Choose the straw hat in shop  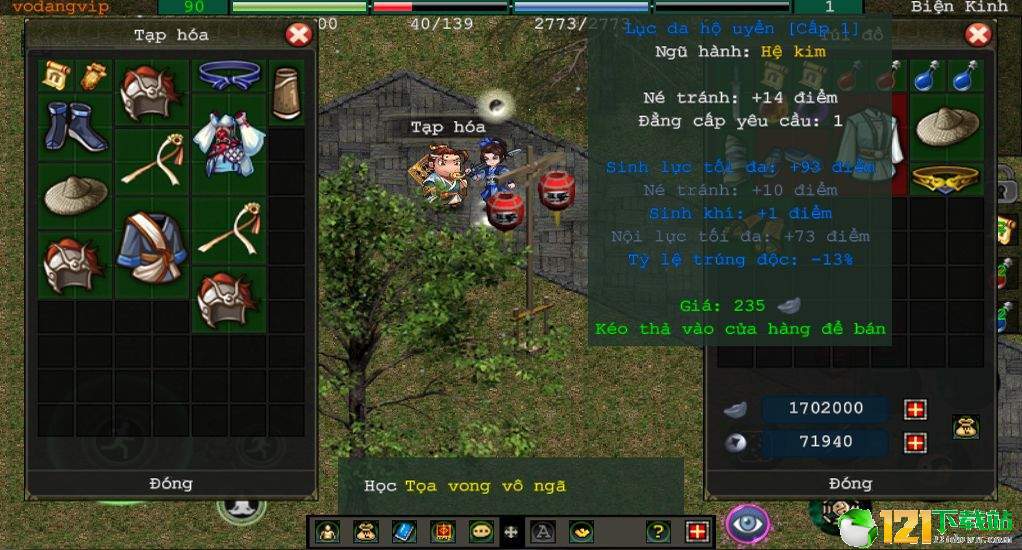(76, 194)
